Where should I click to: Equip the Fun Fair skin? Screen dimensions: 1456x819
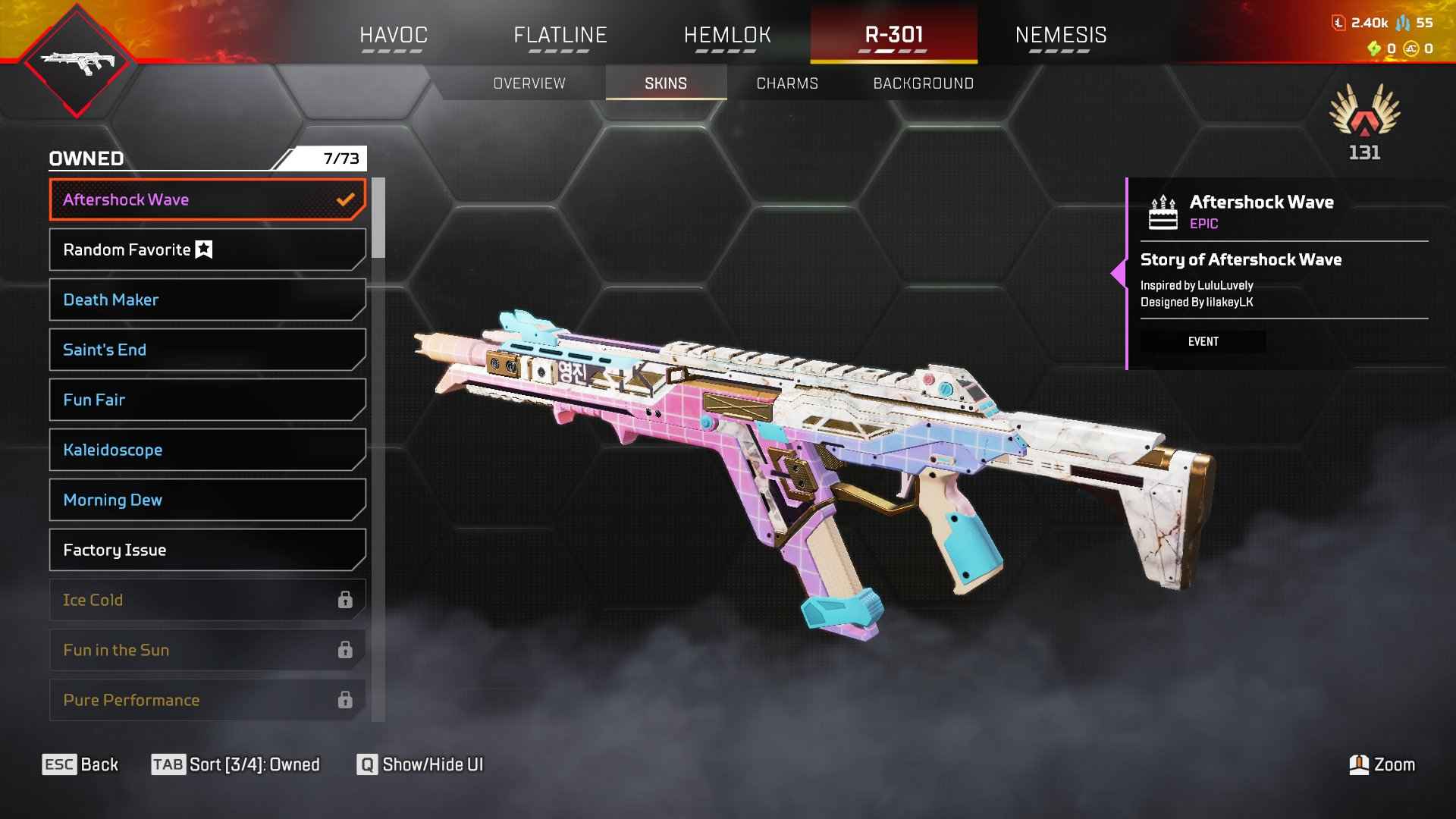click(207, 400)
